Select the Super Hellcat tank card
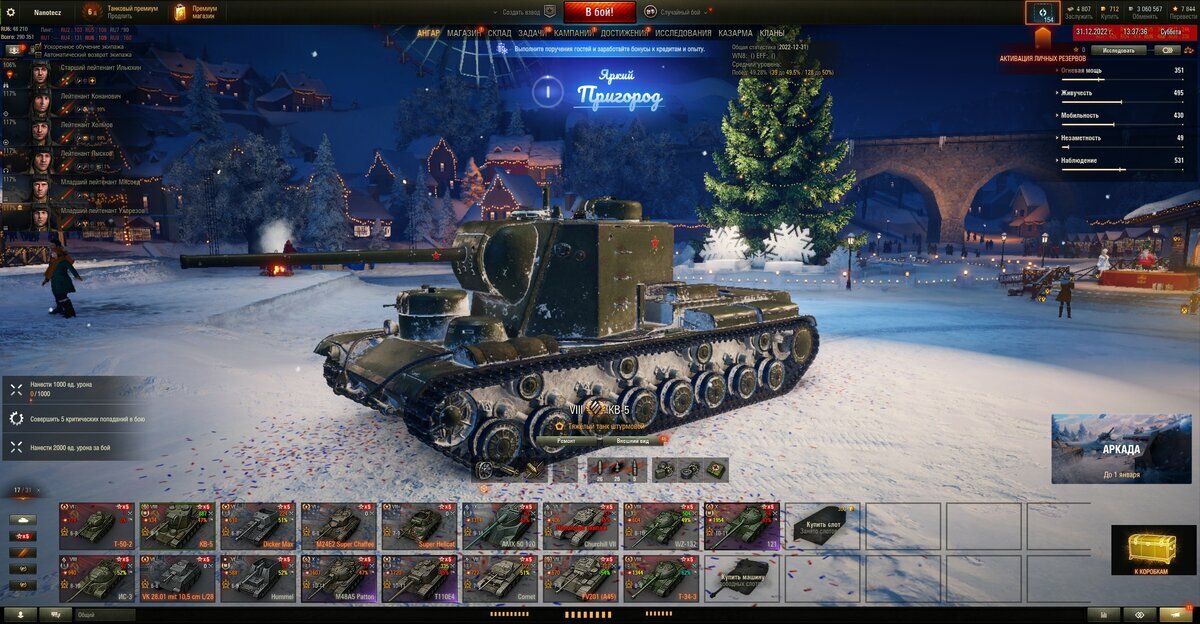The width and height of the screenshot is (1200, 624). point(420,526)
